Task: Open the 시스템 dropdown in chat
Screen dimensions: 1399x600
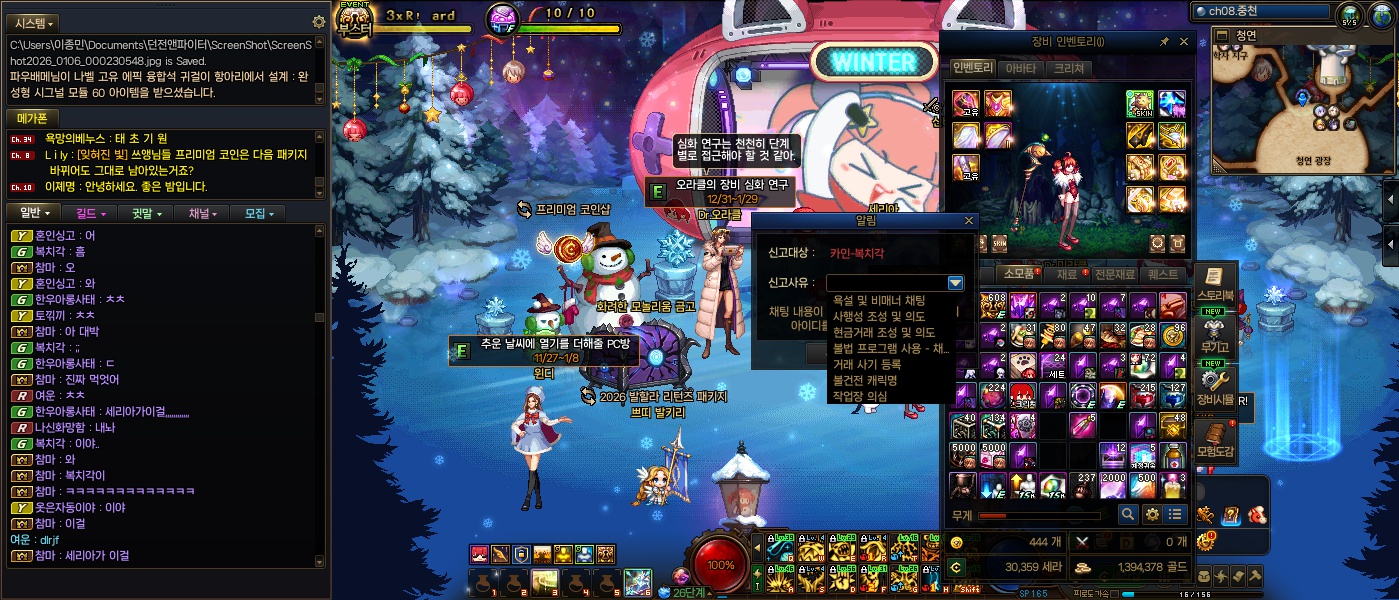Action: pyautogui.click(x=34, y=22)
